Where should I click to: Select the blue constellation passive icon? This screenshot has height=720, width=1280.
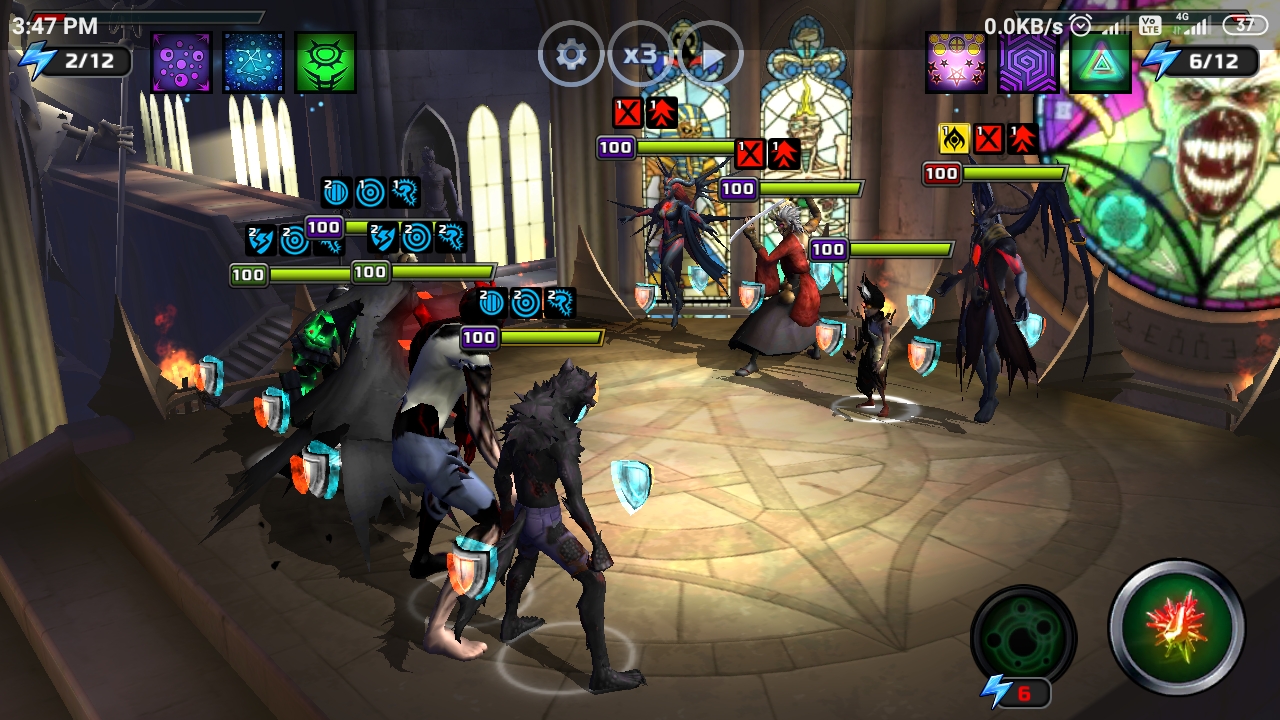point(253,62)
